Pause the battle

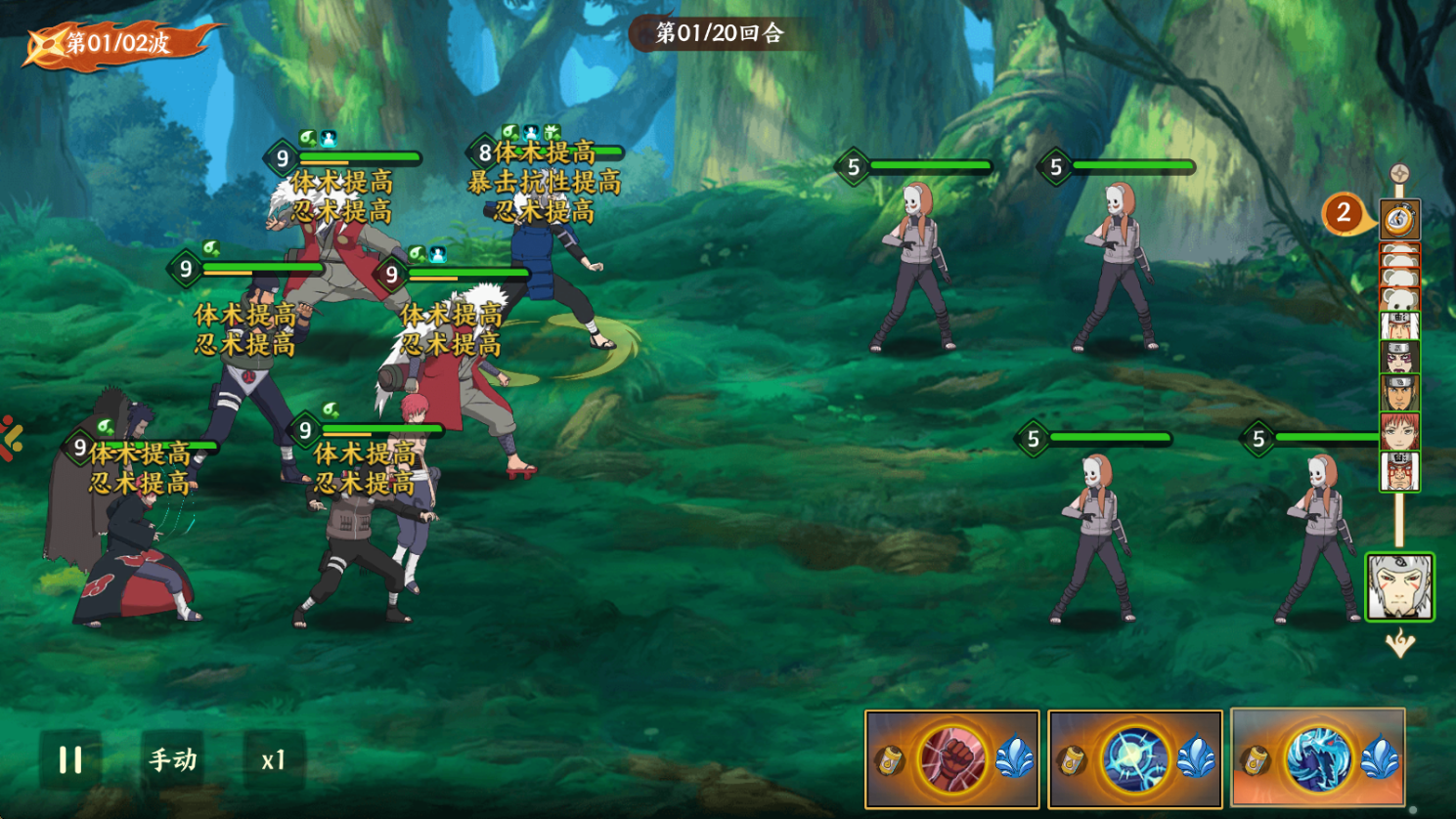click(70, 759)
